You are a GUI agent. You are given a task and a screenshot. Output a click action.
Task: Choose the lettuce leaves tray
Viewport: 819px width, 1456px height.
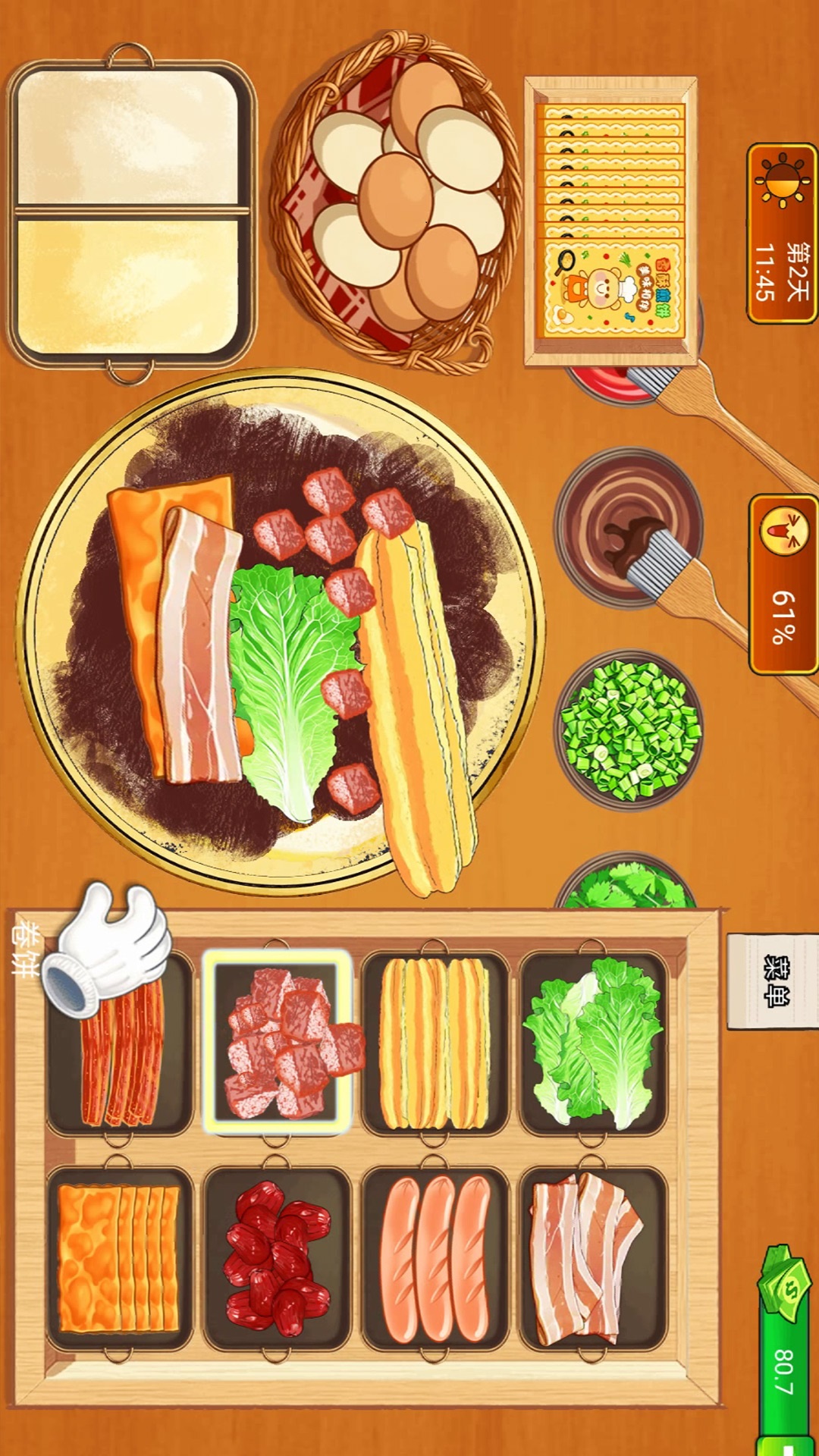click(593, 1043)
